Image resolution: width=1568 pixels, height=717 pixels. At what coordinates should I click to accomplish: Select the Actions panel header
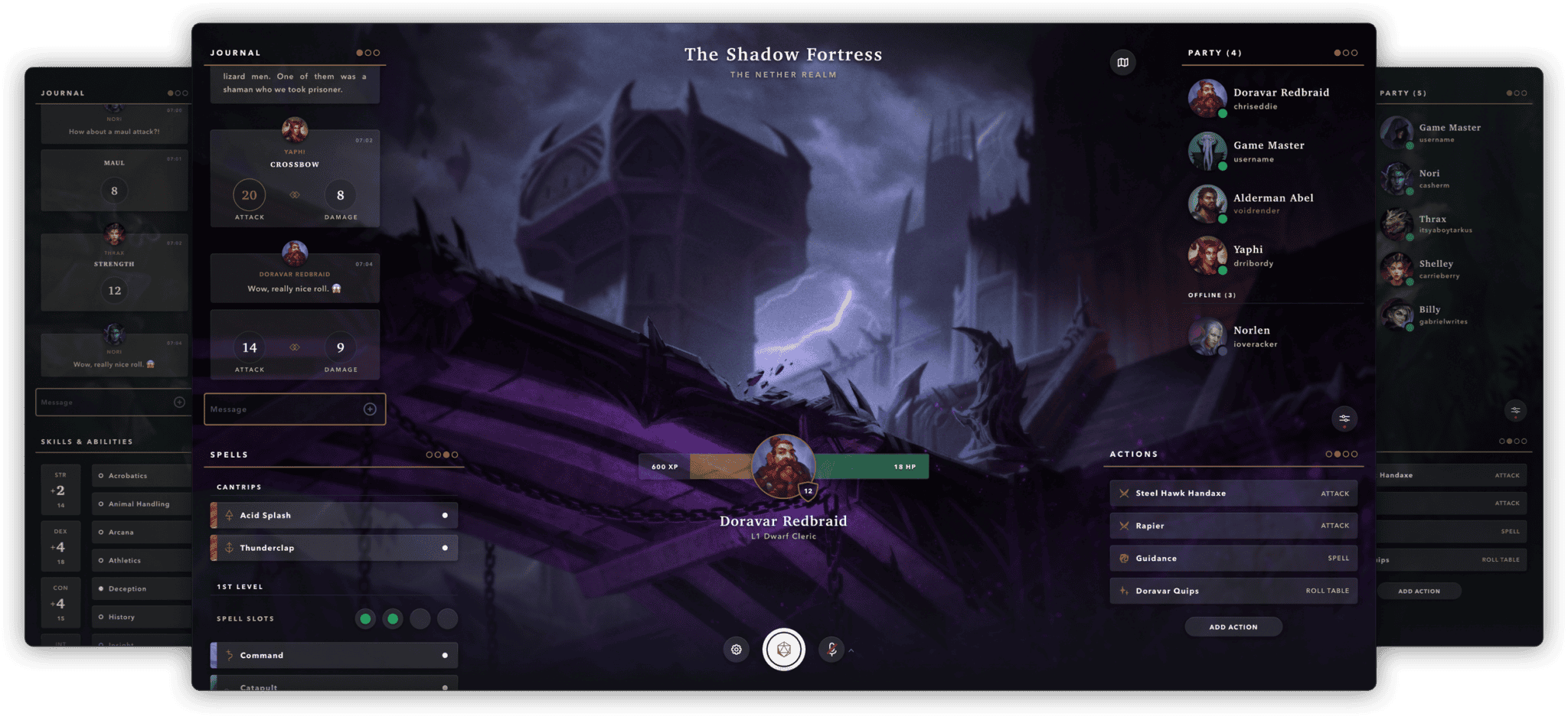coord(1132,454)
